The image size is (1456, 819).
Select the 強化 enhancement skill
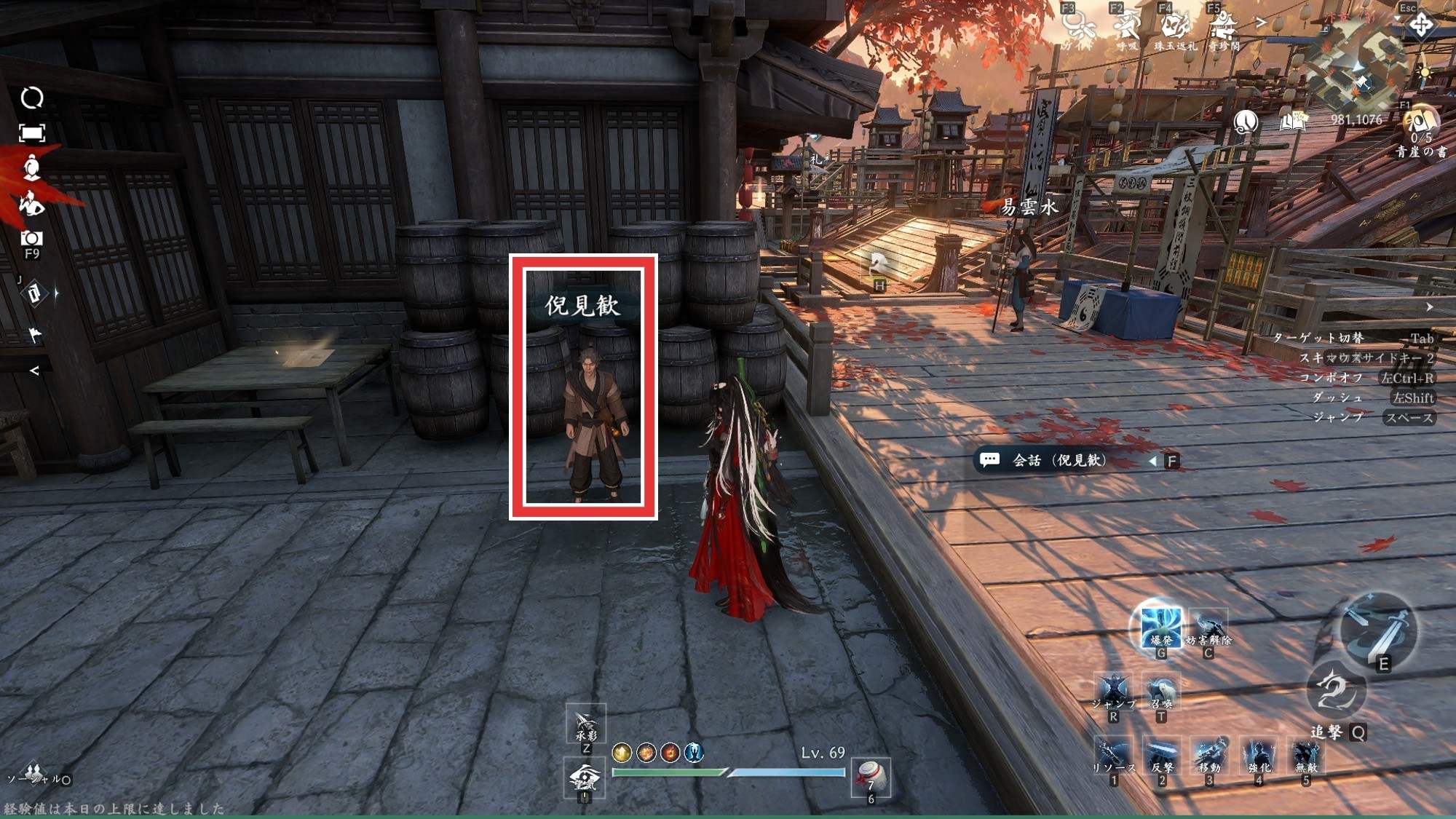(1259, 756)
